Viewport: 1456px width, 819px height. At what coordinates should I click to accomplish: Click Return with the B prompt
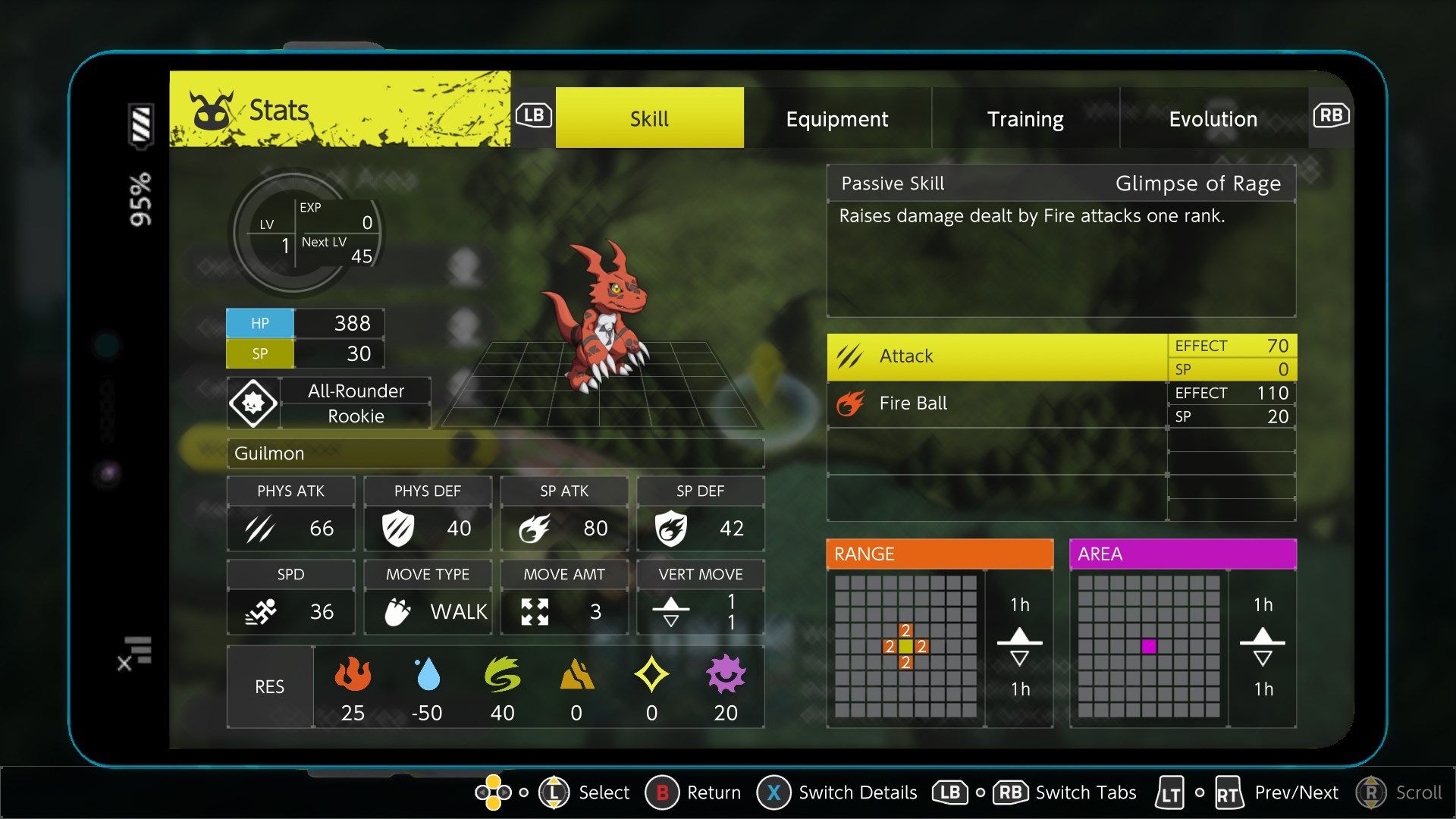pos(664,792)
